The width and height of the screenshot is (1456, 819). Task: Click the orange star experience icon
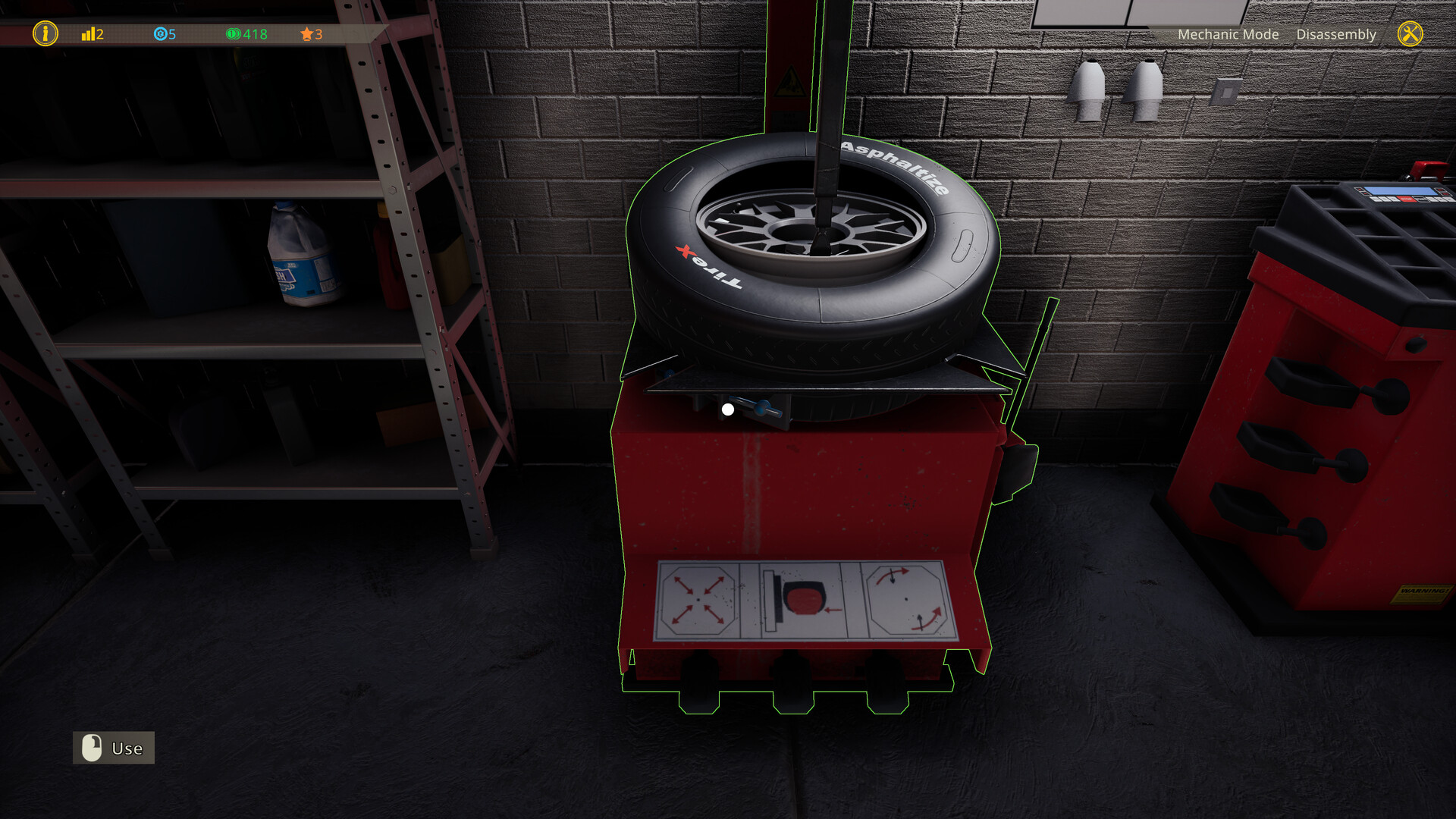click(306, 33)
